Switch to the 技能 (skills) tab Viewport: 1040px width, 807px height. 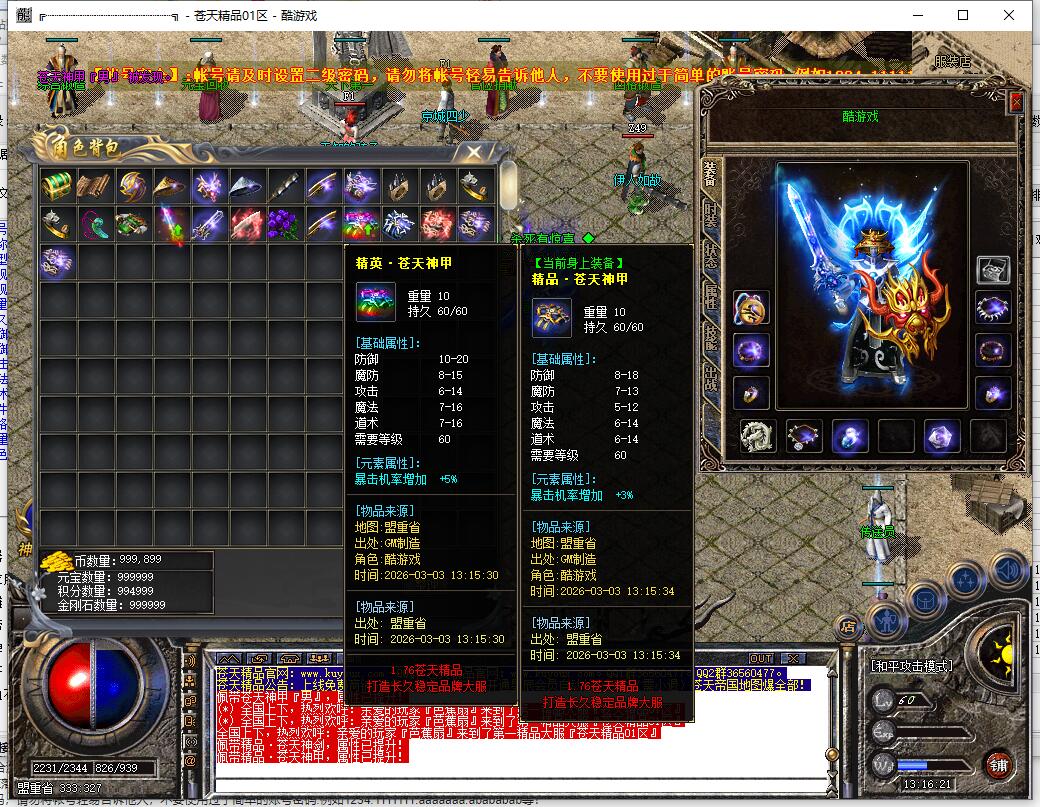tap(710, 338)
